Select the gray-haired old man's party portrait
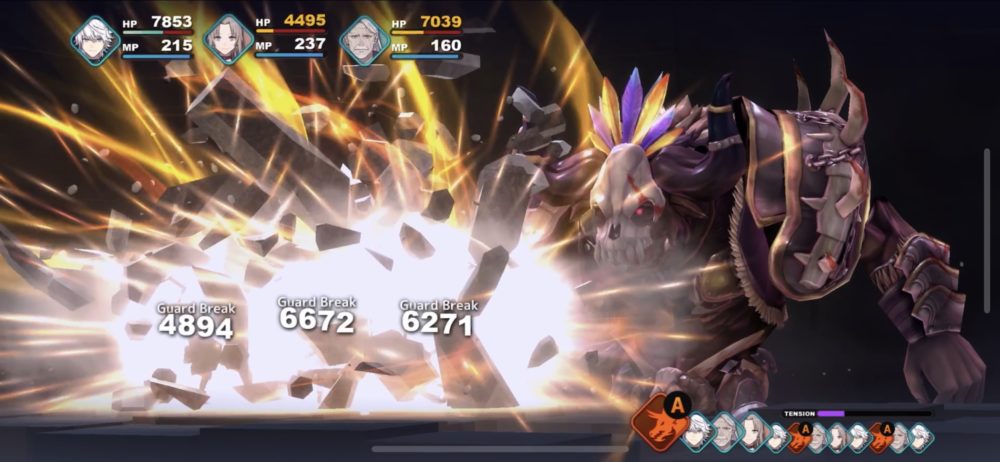The width and height of the screenshot is (1000, 462). pos(364,42)
